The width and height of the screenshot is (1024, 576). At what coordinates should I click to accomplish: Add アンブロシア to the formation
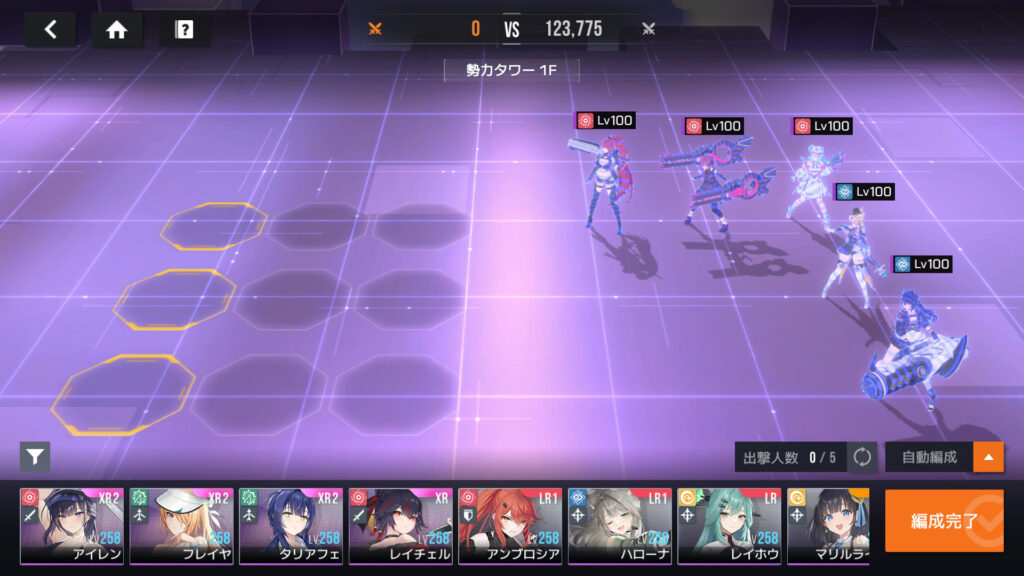pyautogui.click(x=510, y=526)
